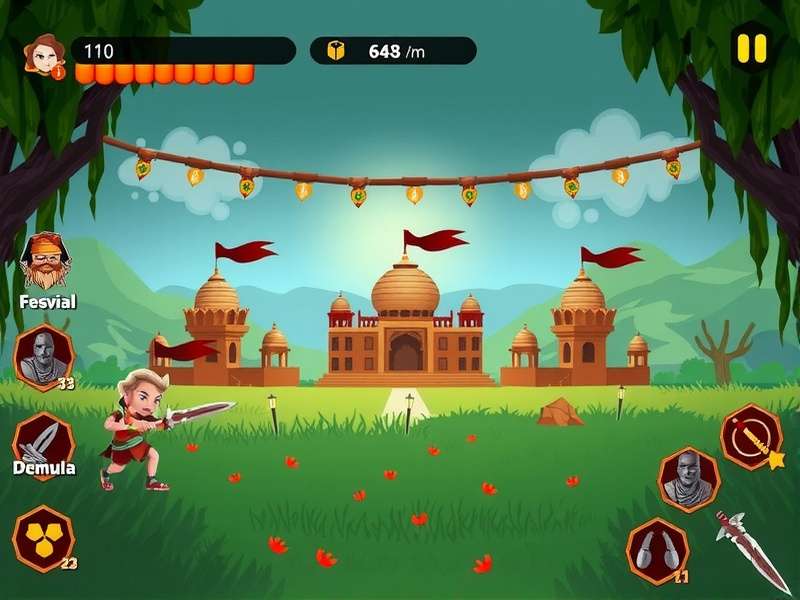Screen dimensions: 800x600
Task: Tap the gold hexagon cluster icon
Action: [x=43, y=538]
